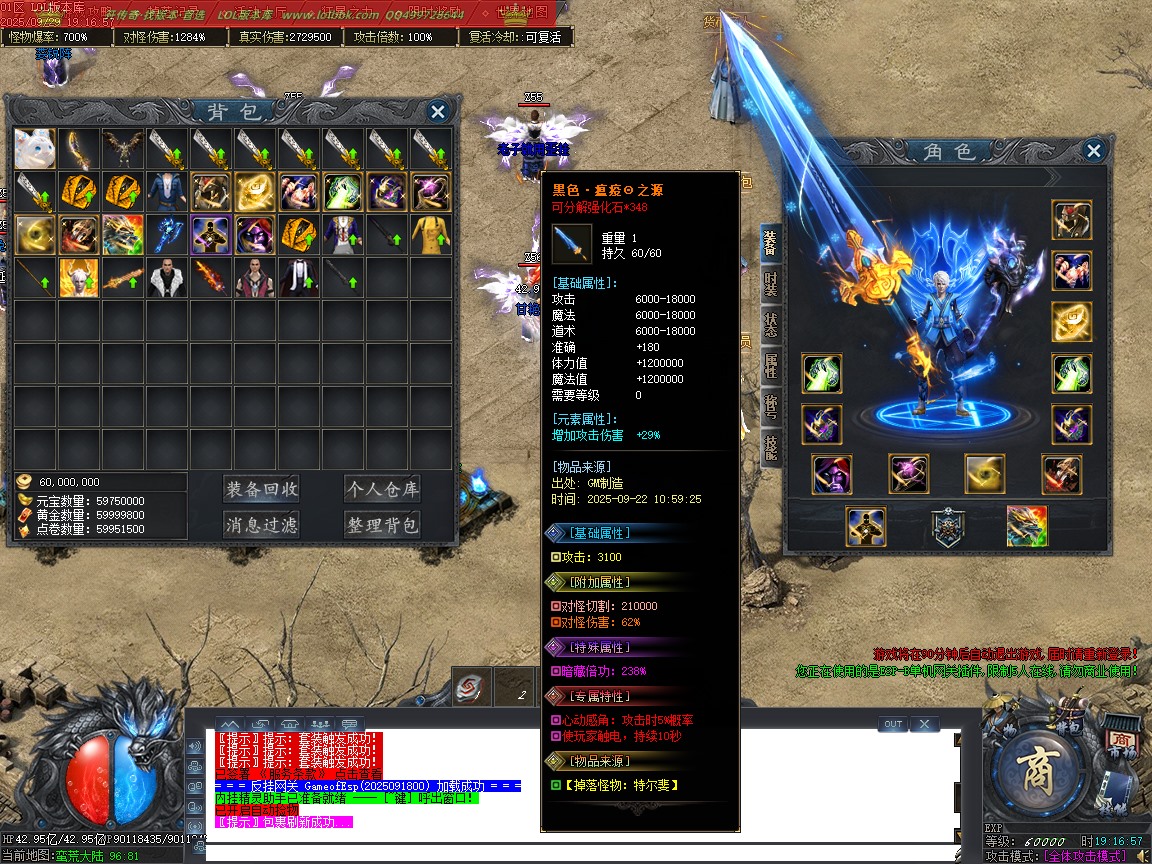Viewport: 1152px width, 864px height.
Task: Select the blue crystal axe in backpack
Action: pyautogui.click(x=166, y=235)
